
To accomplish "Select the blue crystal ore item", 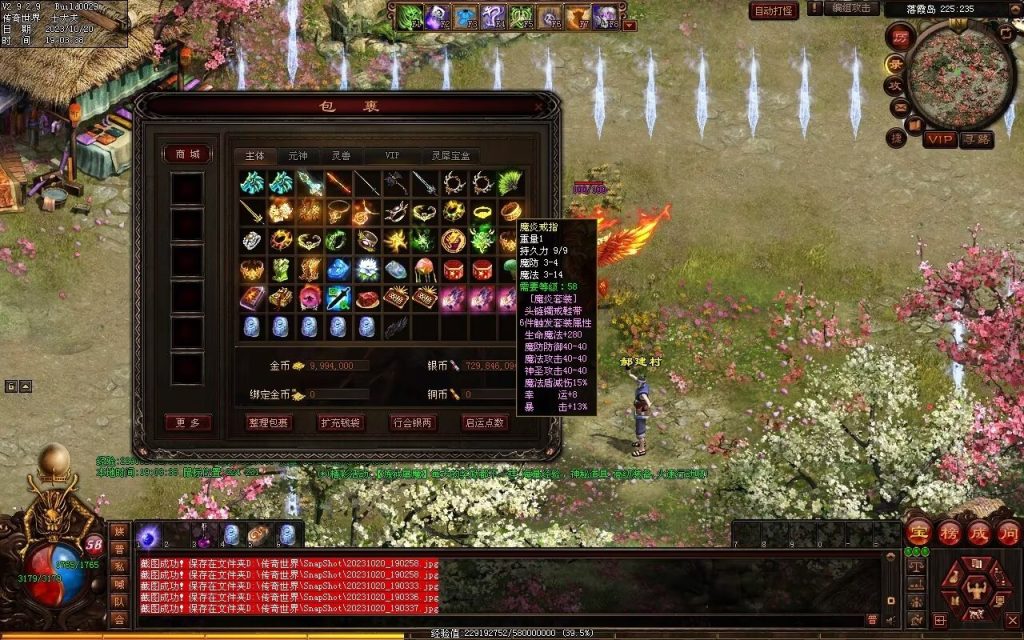I will (x=338, y=270).
